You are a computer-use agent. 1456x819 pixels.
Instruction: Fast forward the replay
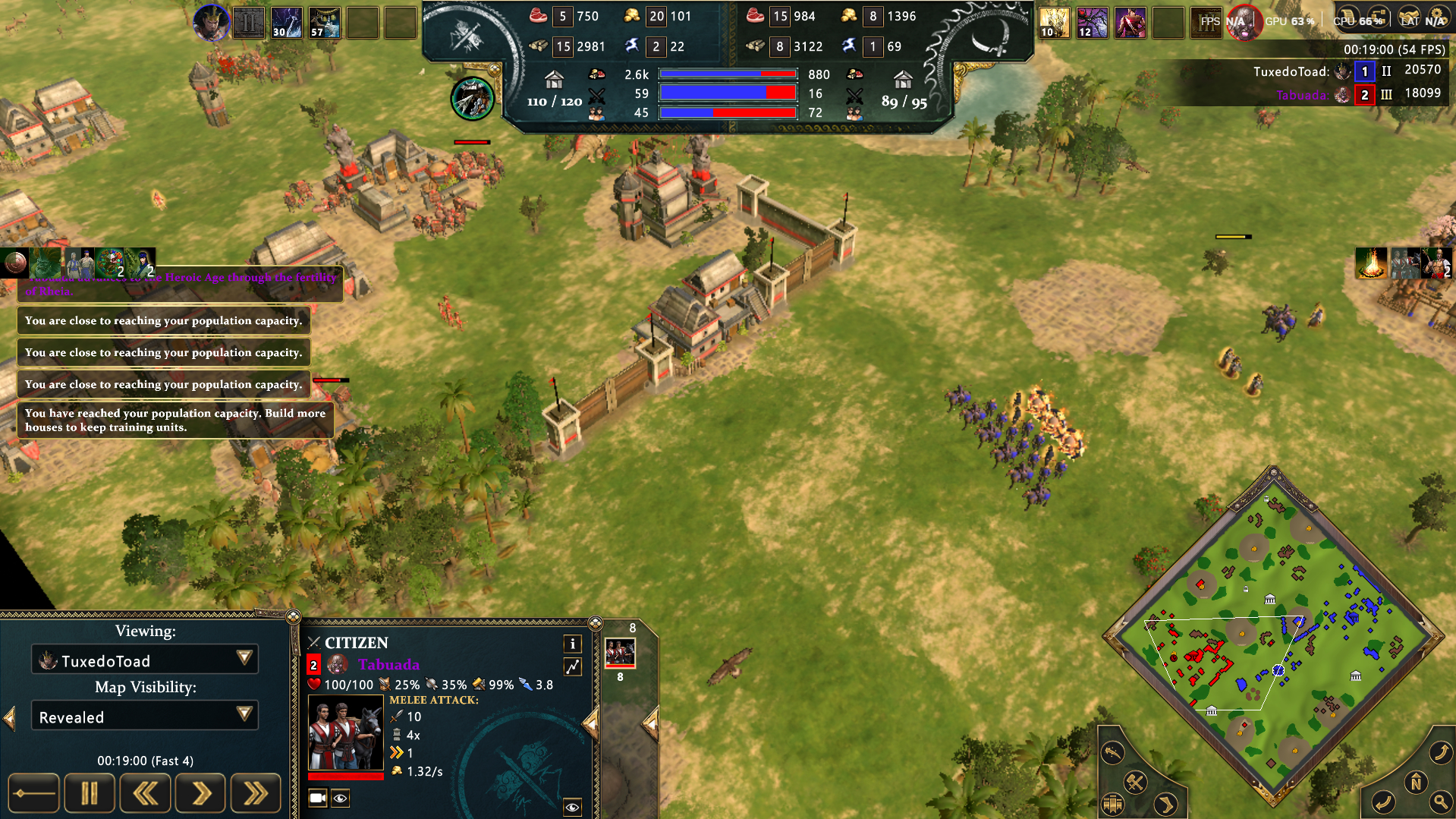256,793
